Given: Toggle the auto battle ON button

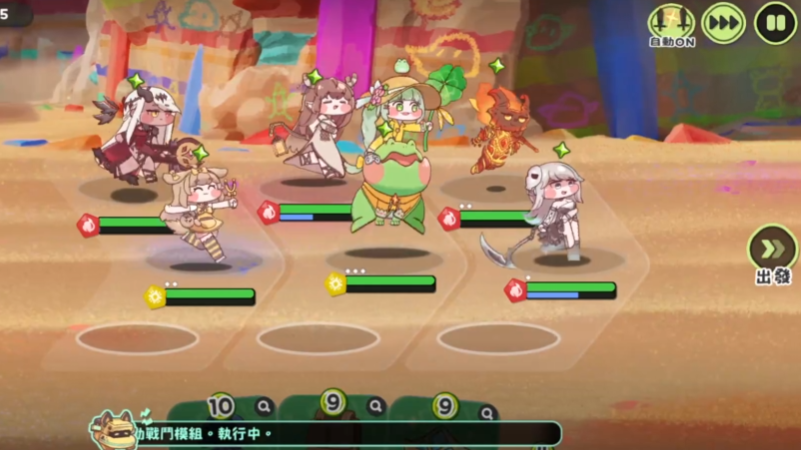Looking at the screenshot, I should click(x=671, y=23).
